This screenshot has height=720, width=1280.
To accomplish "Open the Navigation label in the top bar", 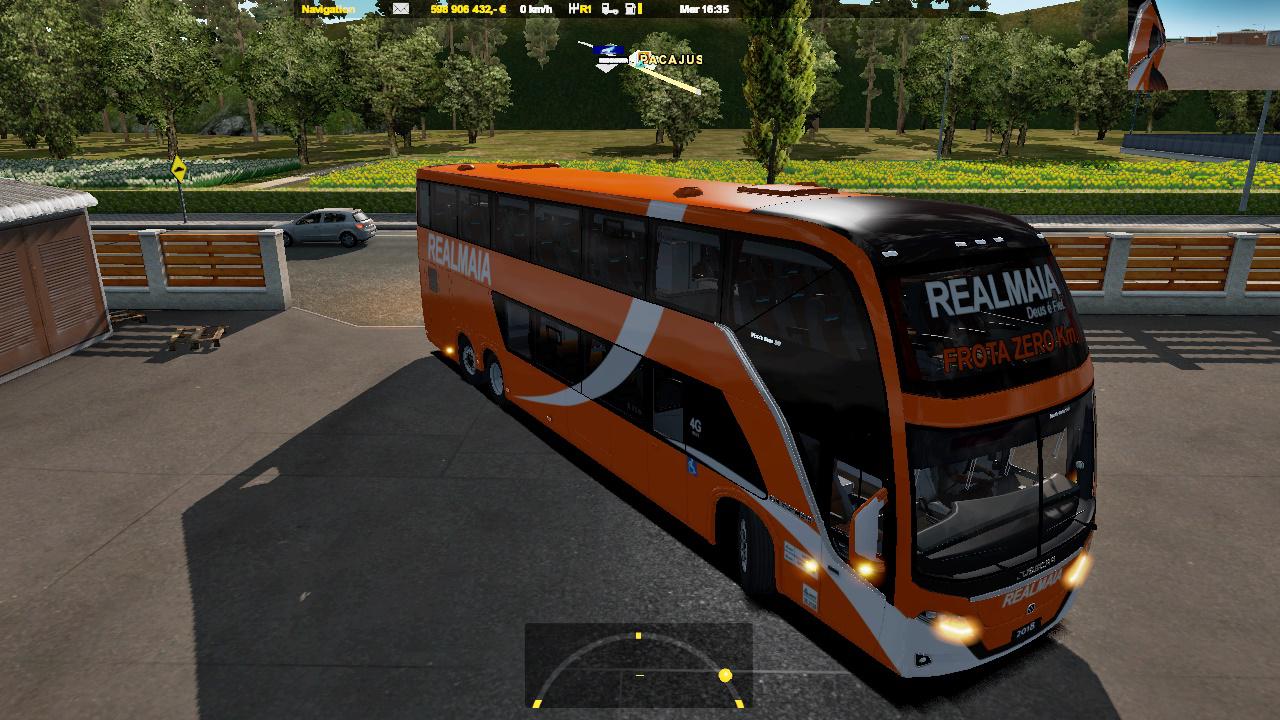I will tap(328, 9).
